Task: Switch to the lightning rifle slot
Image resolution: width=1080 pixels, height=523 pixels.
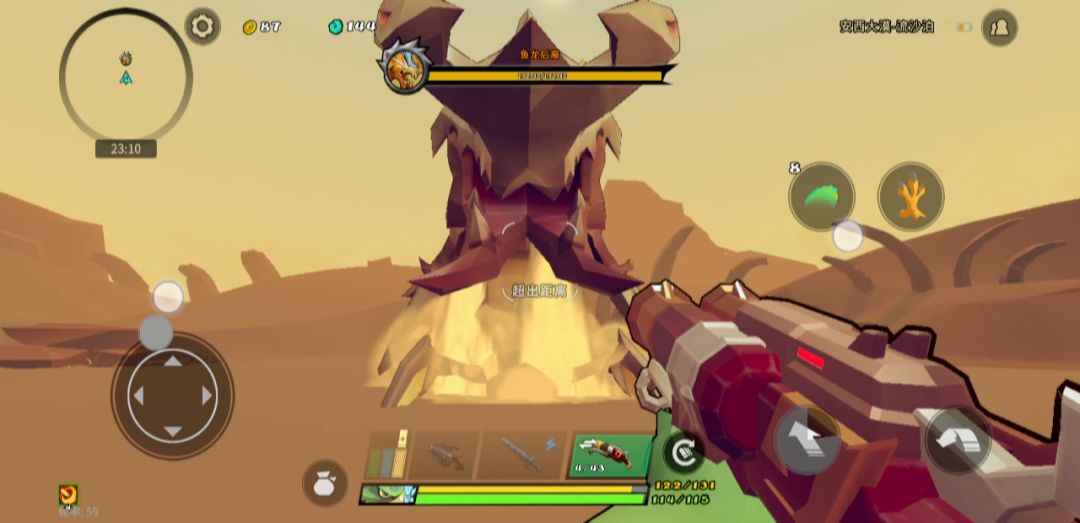Action: pos(523,455)
